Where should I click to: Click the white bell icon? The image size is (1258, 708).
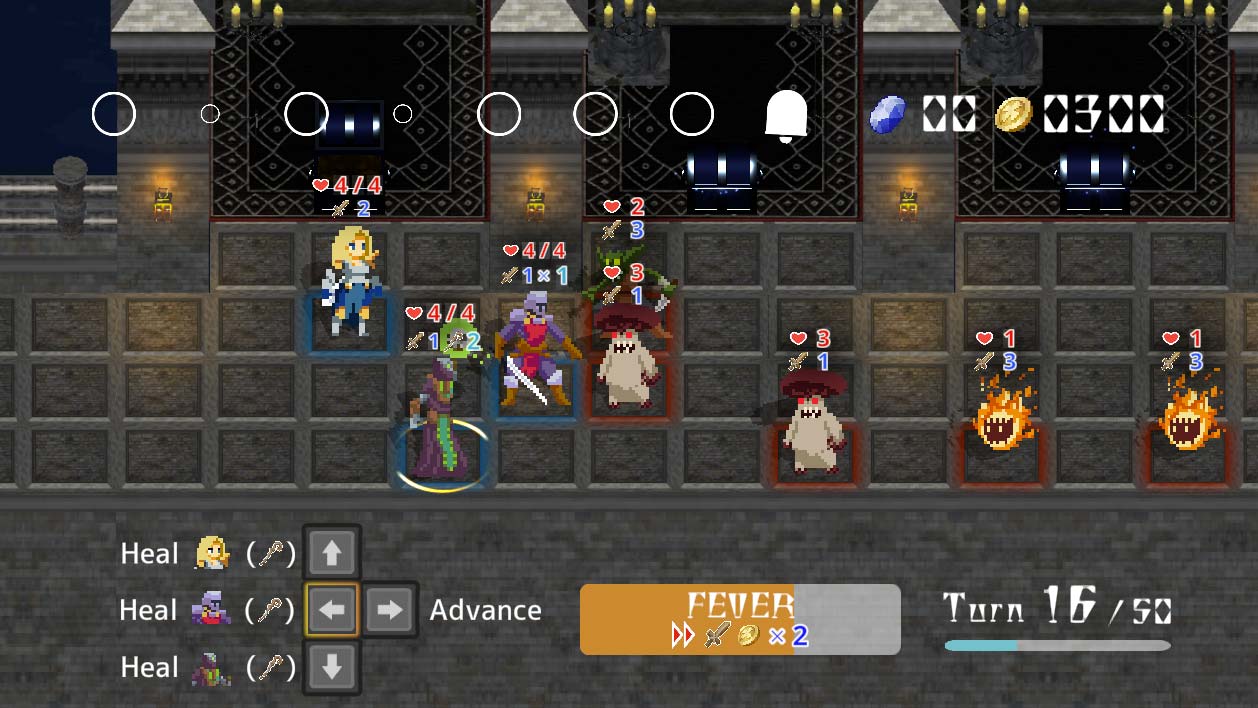(x=786, y=116)
